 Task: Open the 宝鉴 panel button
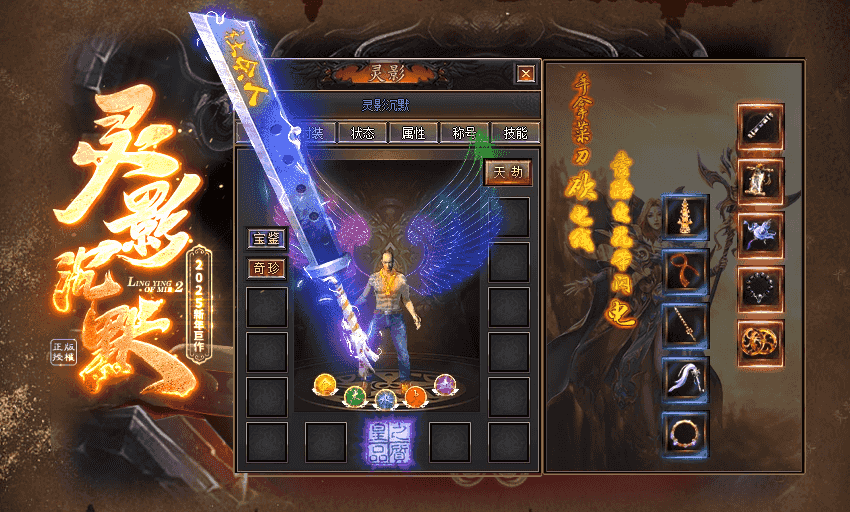266,239
